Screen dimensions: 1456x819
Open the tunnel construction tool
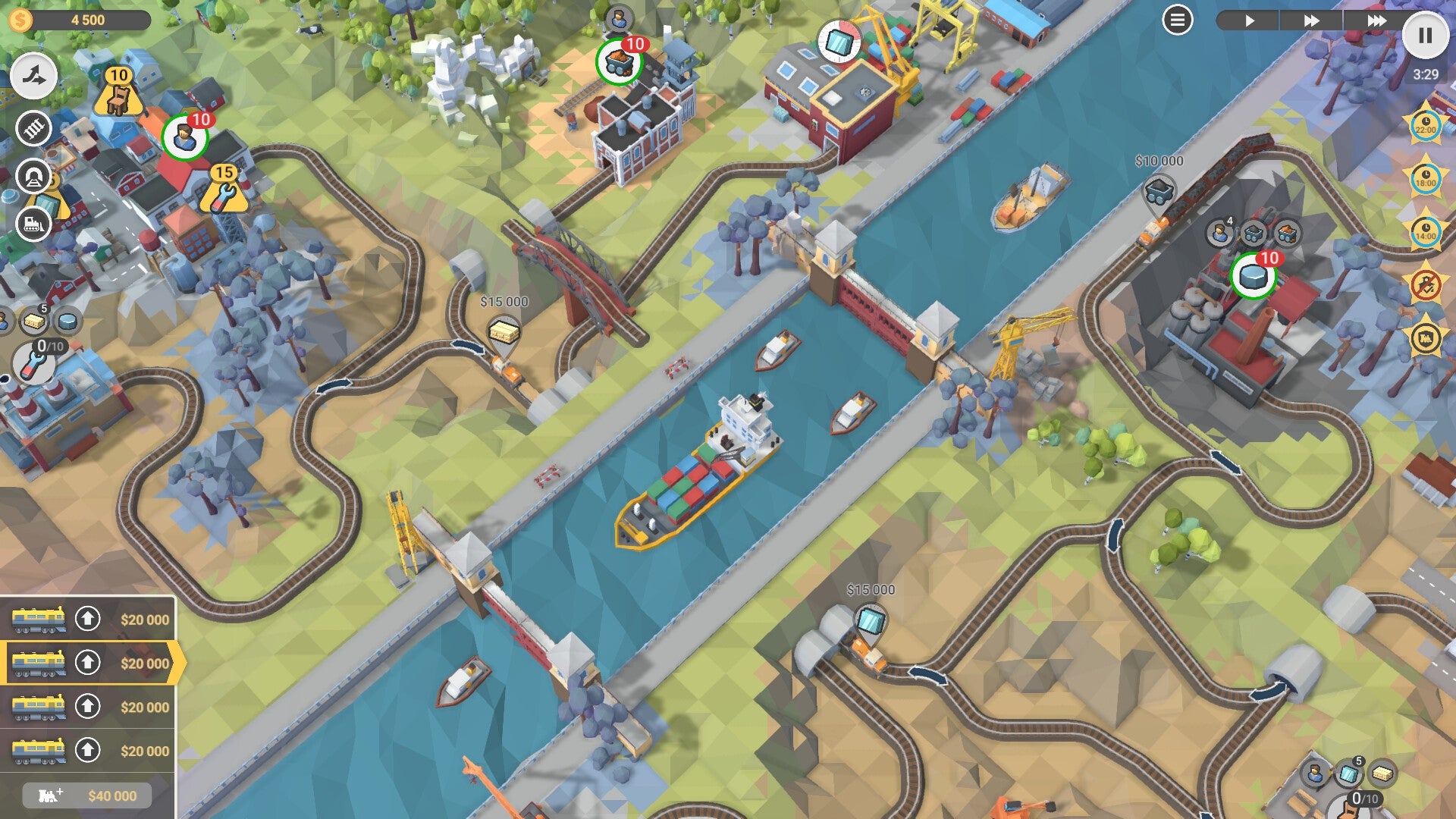33,174
